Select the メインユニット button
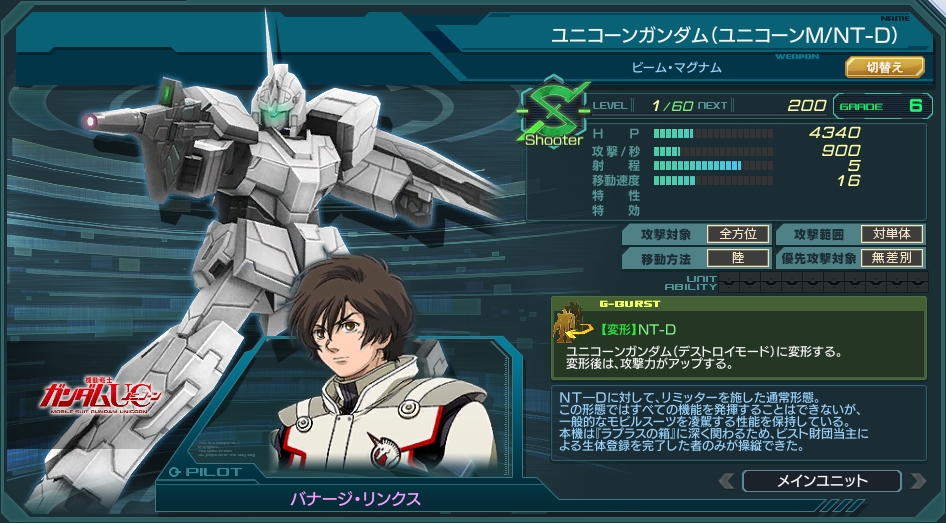 tap(821, 481)
